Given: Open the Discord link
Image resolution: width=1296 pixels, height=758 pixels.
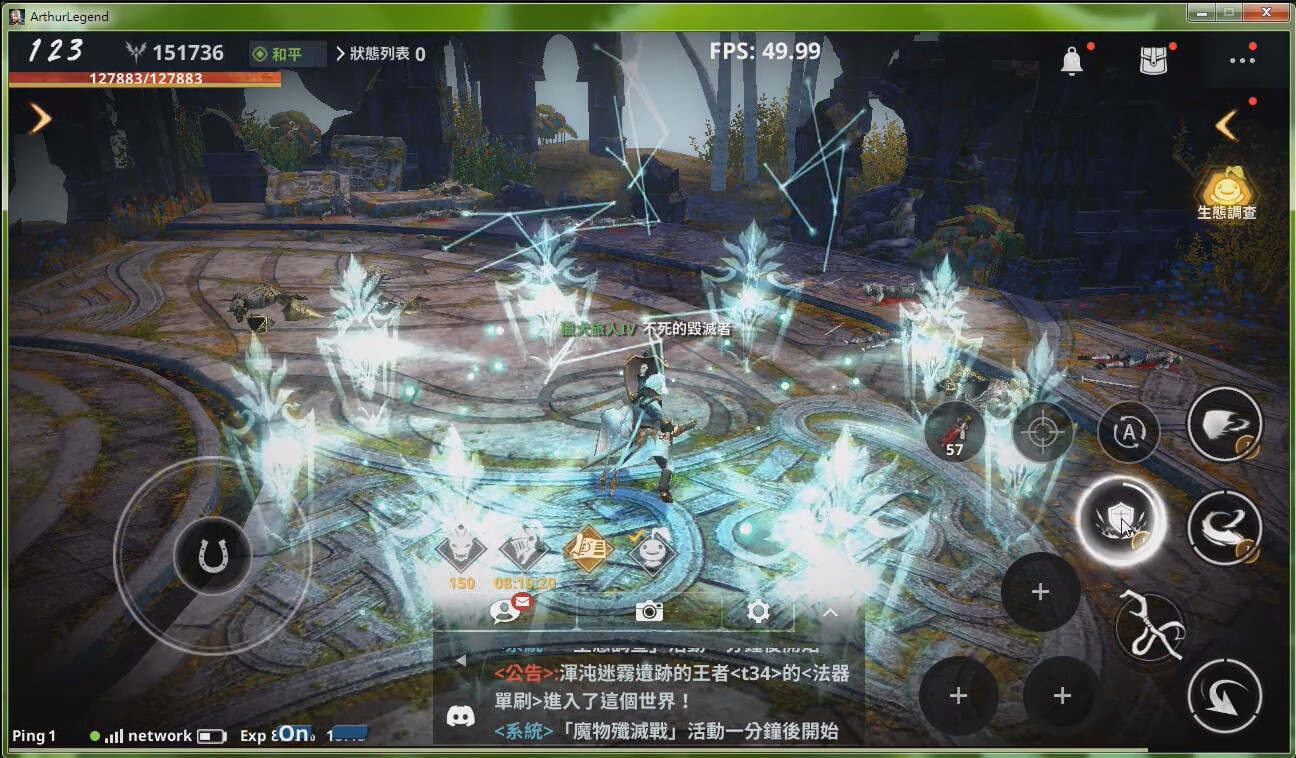Looking at the screenshot, I should point(460,716).
